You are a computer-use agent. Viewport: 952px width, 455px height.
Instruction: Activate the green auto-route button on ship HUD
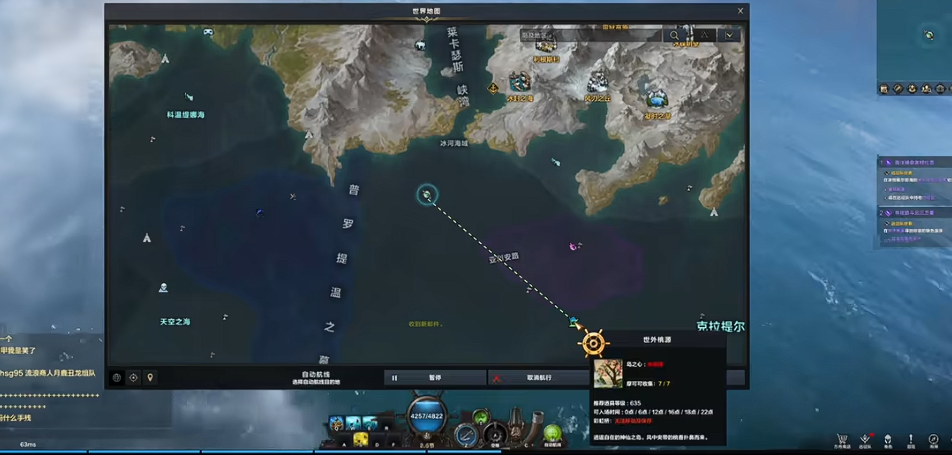552,433
